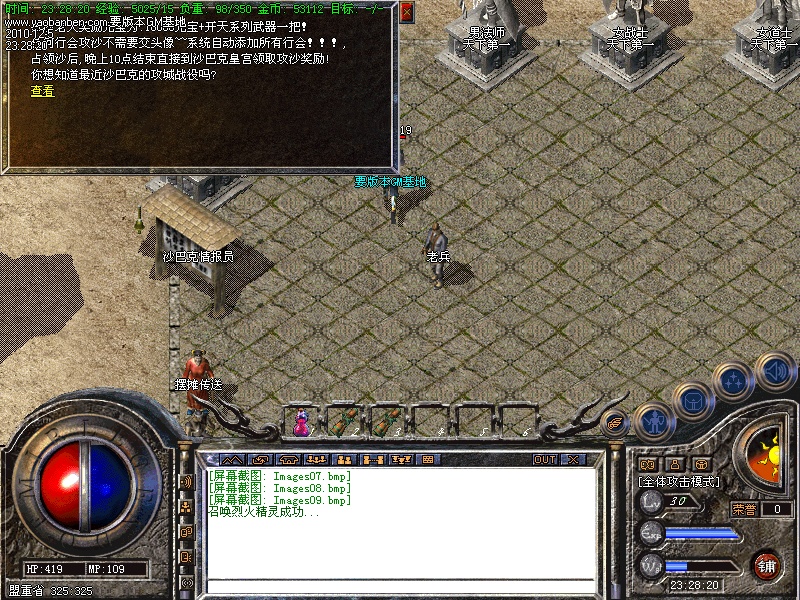The image size is (800, 600).
Task: Follow the yellow 查看 link
Action: coord(42,91)
